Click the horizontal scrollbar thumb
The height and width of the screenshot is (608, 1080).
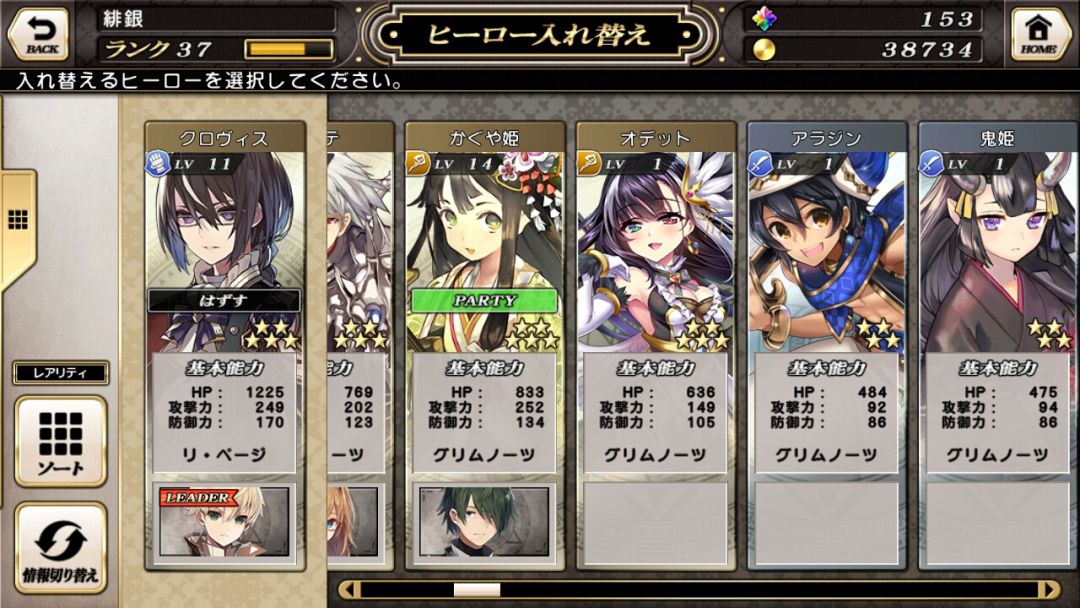(x=476, y=590)
